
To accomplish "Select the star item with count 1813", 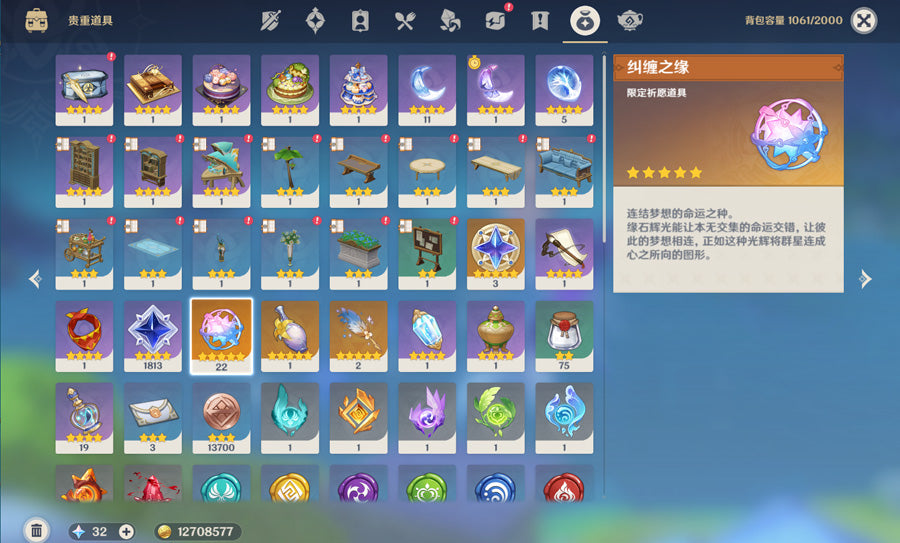I will pyautogui.click(x=153, y=335).
